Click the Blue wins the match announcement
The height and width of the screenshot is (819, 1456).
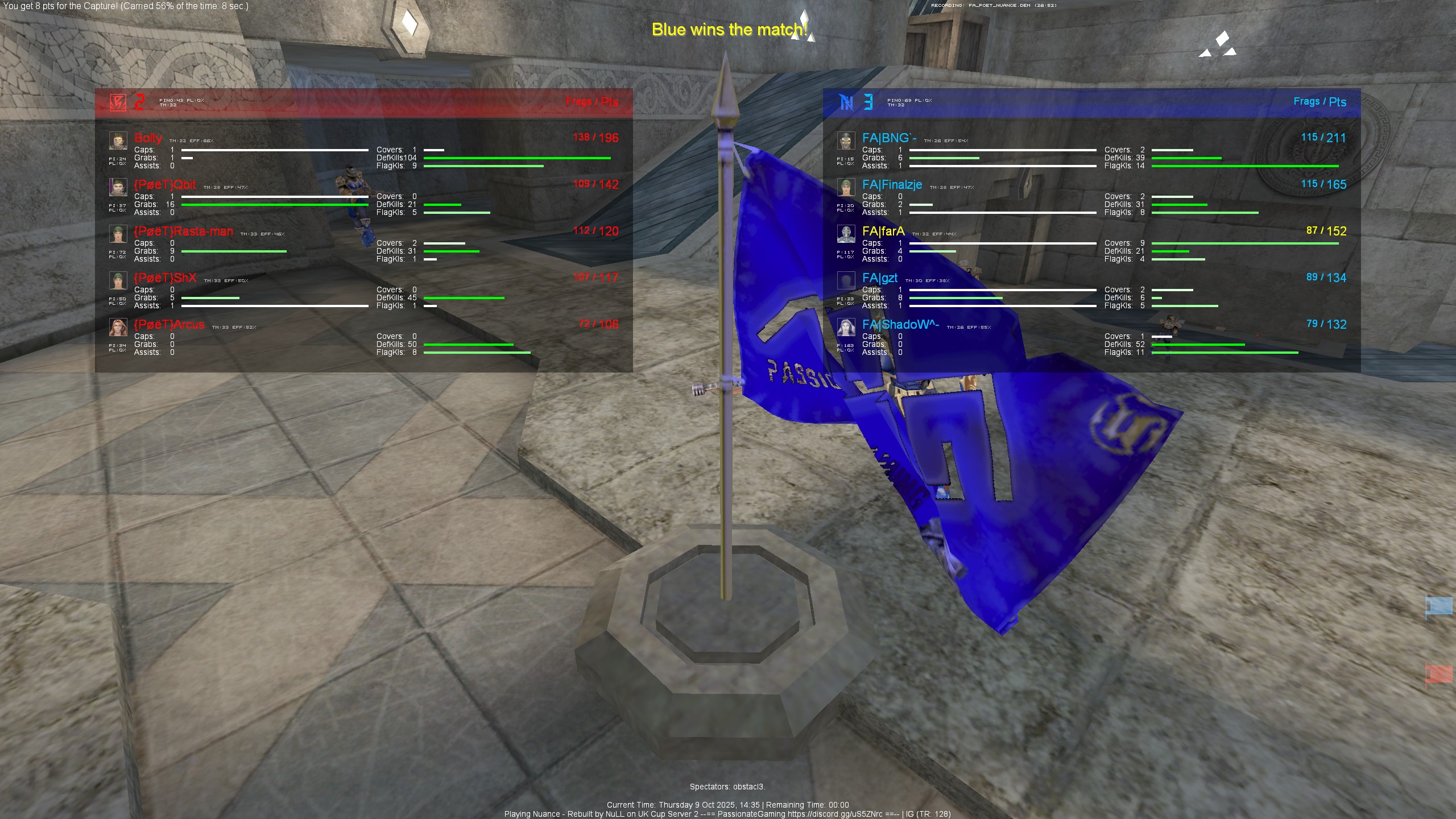coord(730,30)
